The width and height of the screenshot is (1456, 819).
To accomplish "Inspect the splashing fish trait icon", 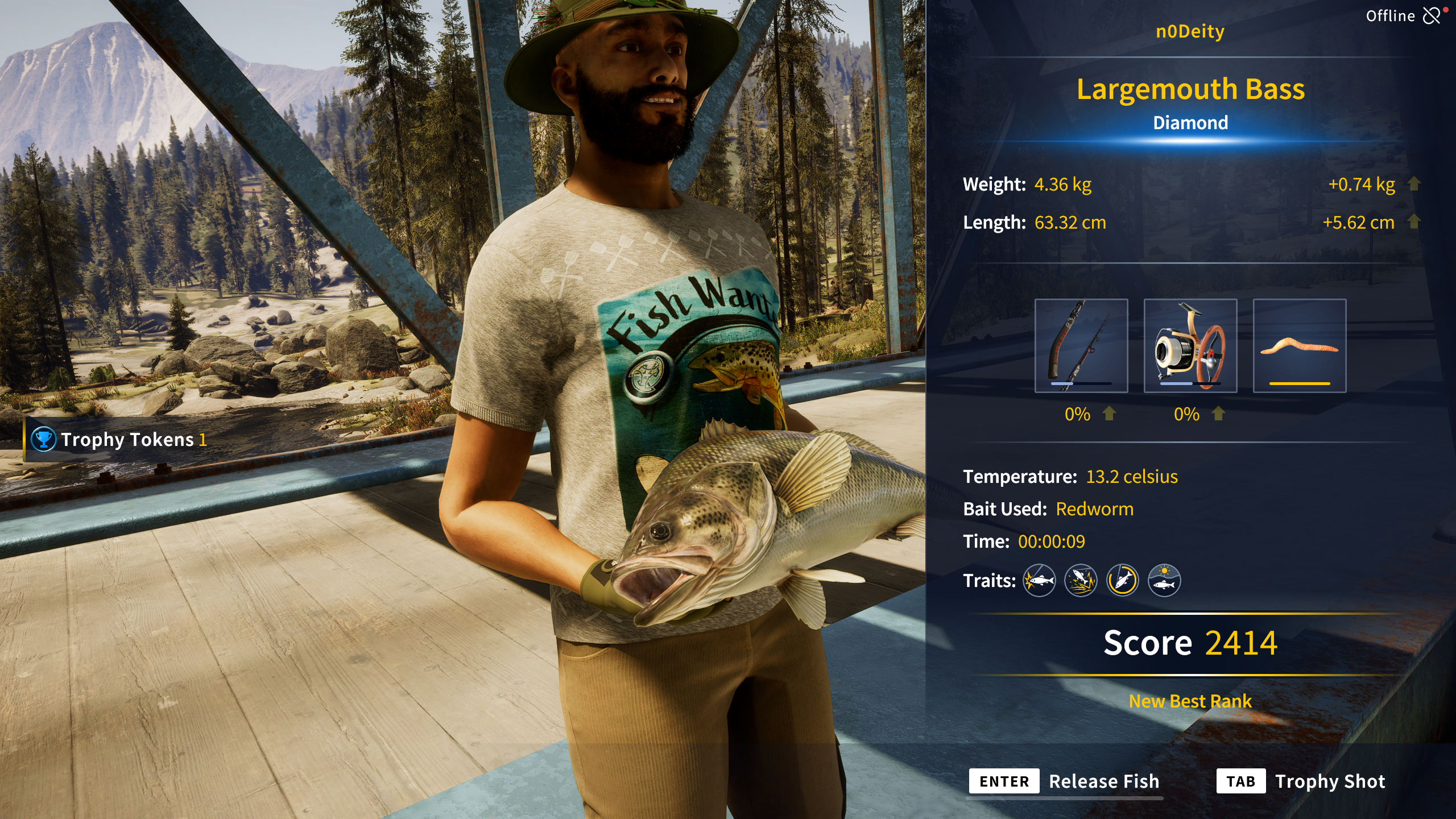I will pos(1081,581).
